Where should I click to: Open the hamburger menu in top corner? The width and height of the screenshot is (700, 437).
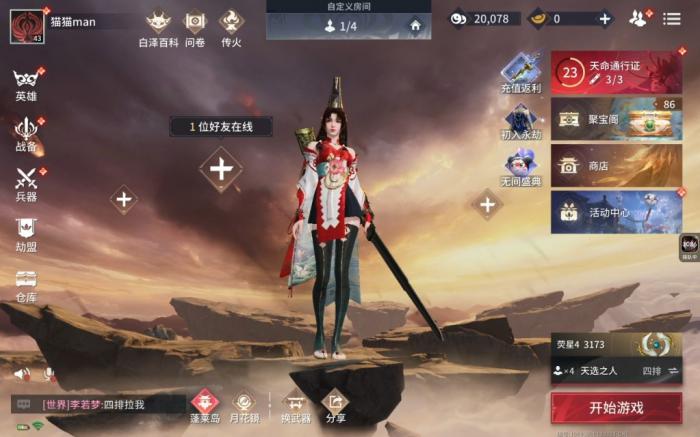click(672, 18)
